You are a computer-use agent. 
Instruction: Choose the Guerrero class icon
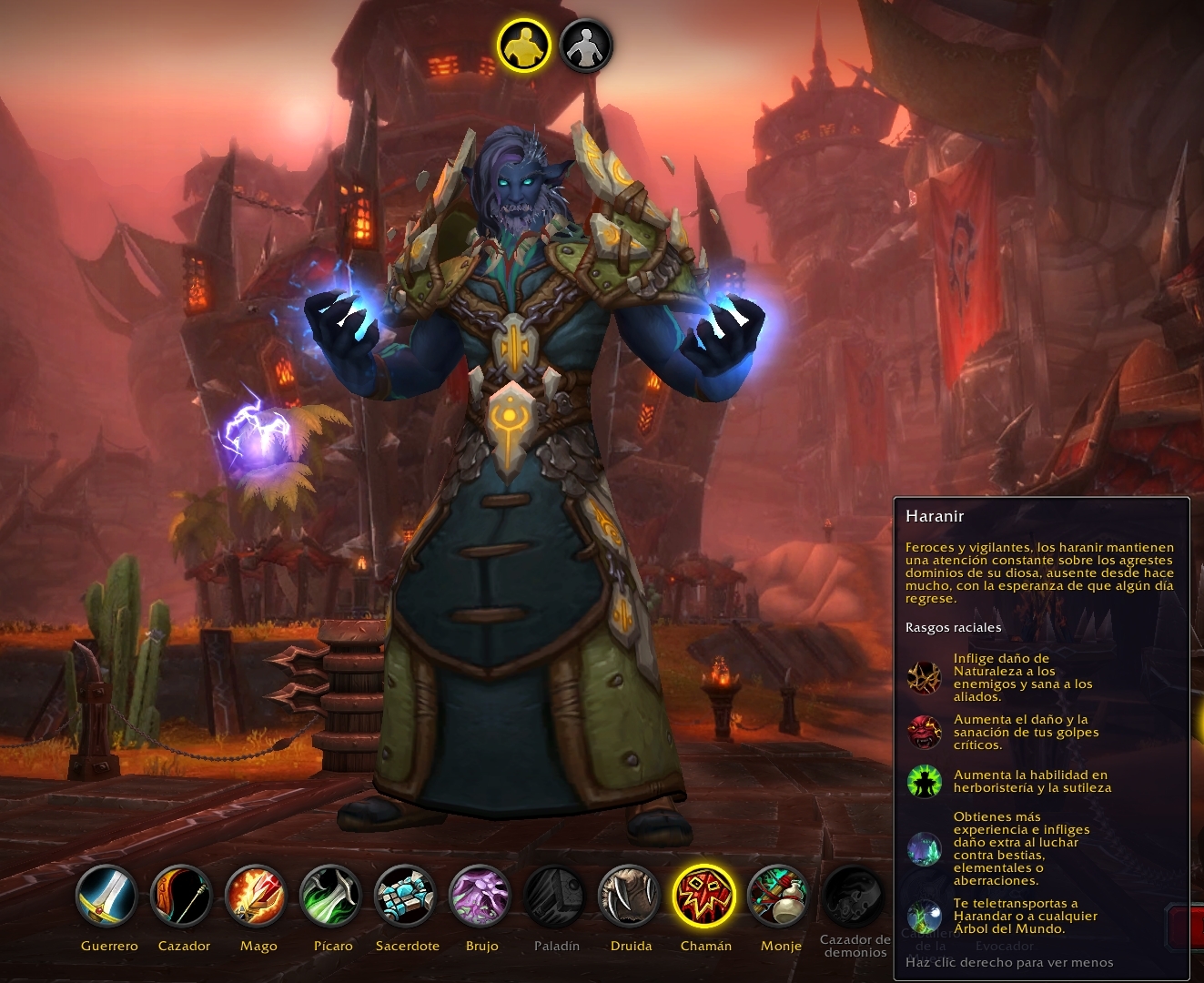click(x=107, y=896)
